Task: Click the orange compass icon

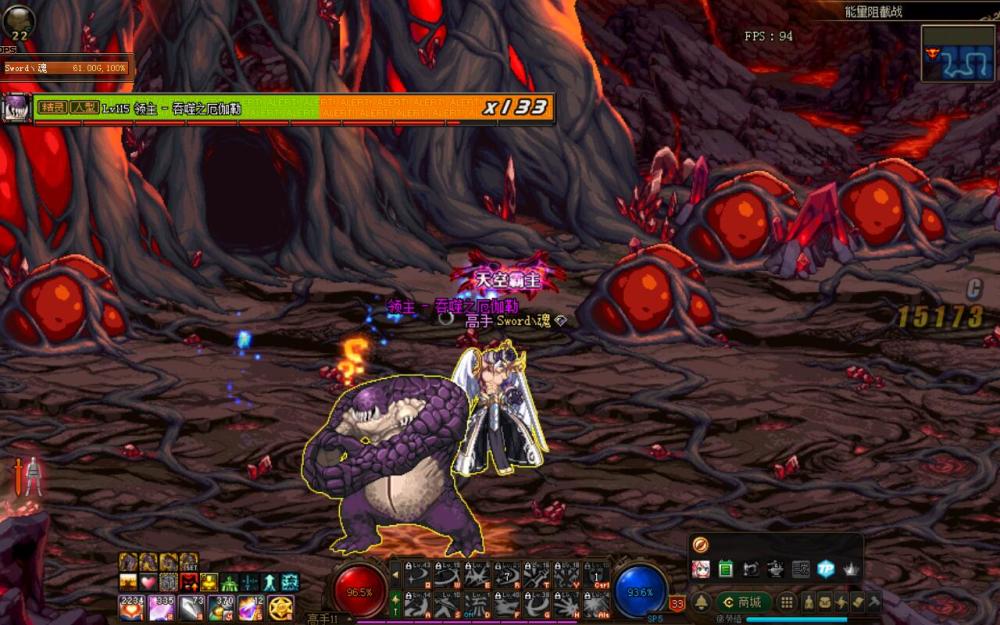Action: [700, 545]
